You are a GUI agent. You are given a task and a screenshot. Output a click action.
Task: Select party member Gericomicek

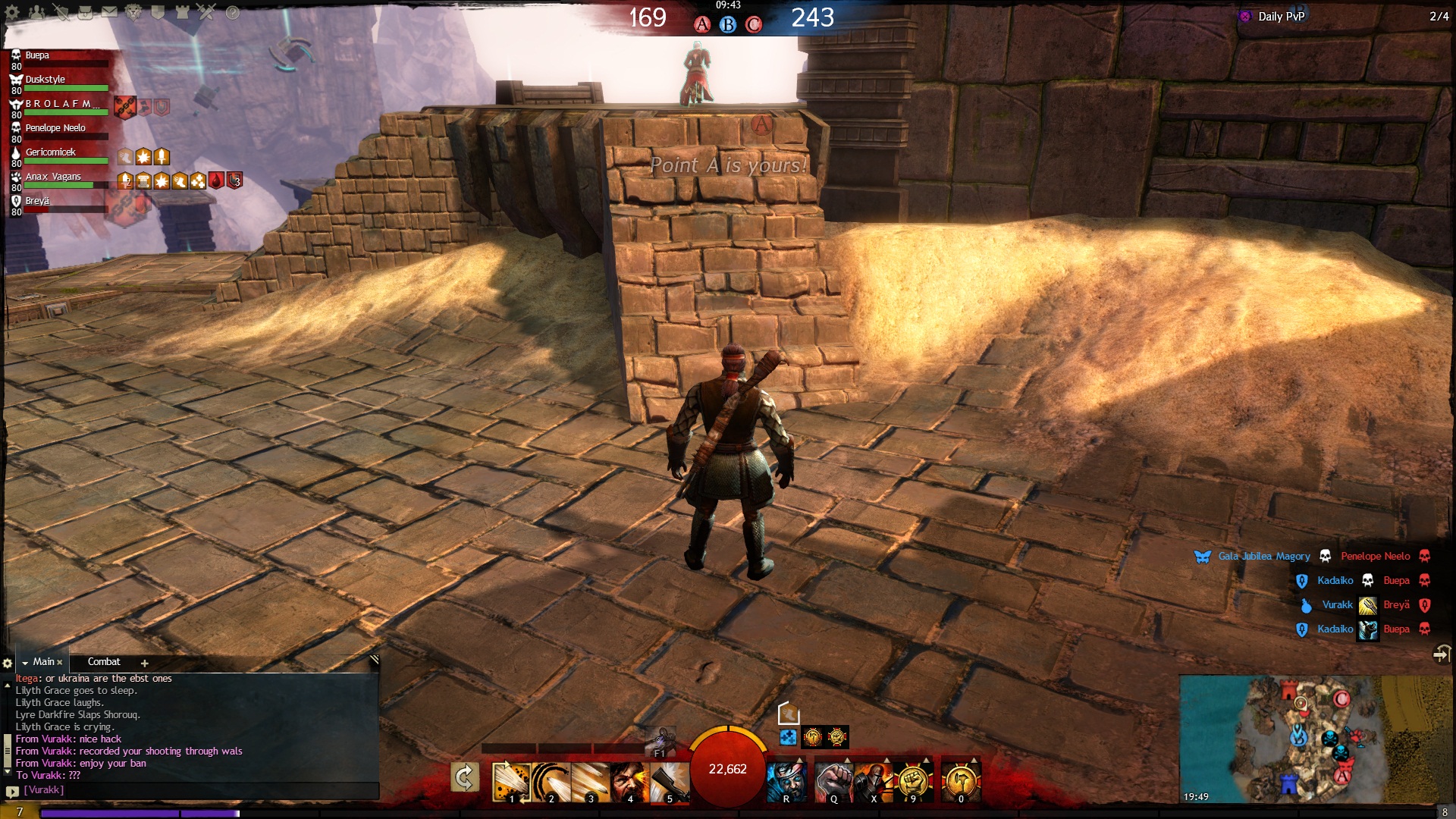pyautogui.click(x=51, y=152)
